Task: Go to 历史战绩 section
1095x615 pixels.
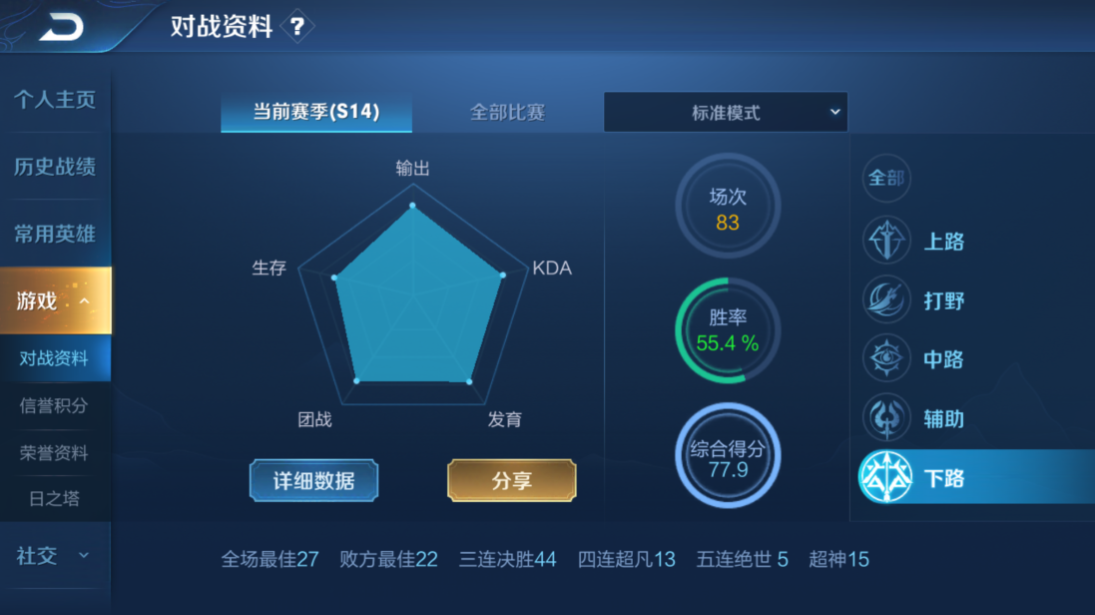Action: 55,167
